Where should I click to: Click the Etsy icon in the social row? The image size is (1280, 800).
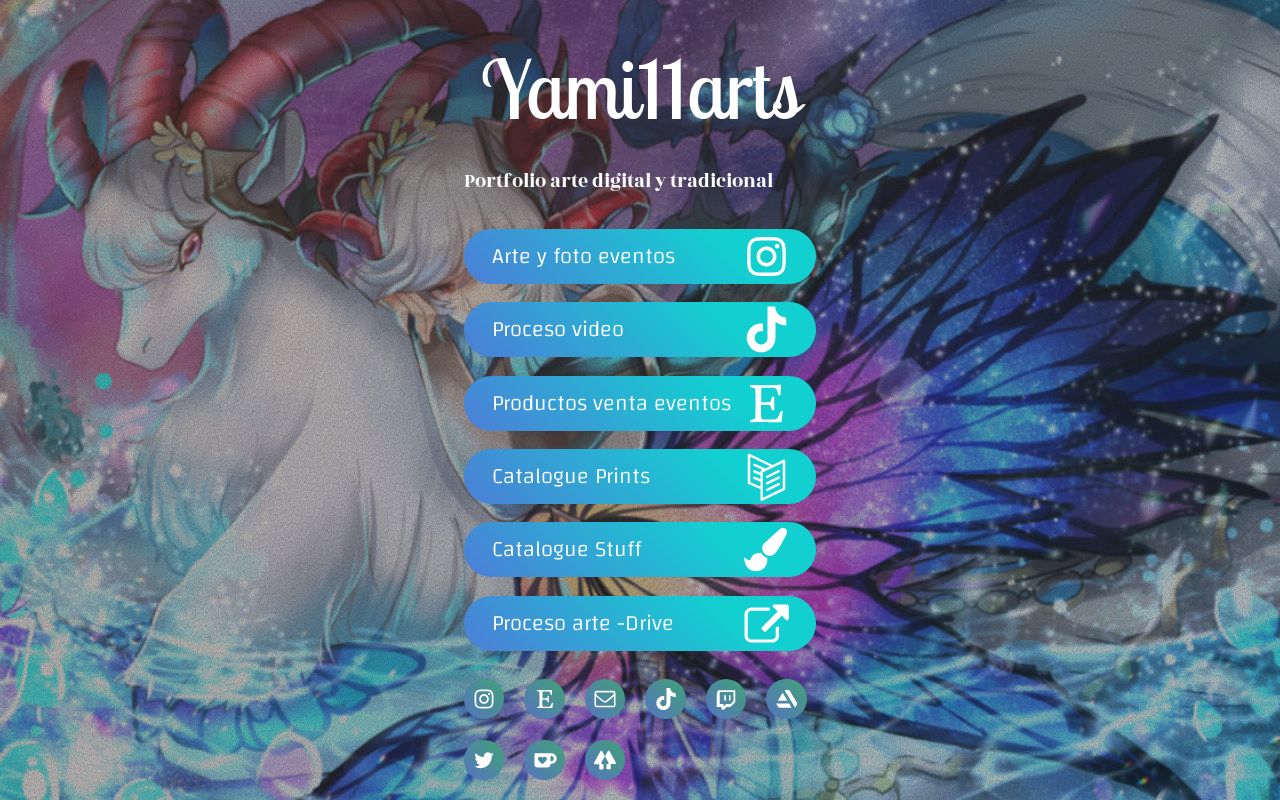(x=545, y=699)
